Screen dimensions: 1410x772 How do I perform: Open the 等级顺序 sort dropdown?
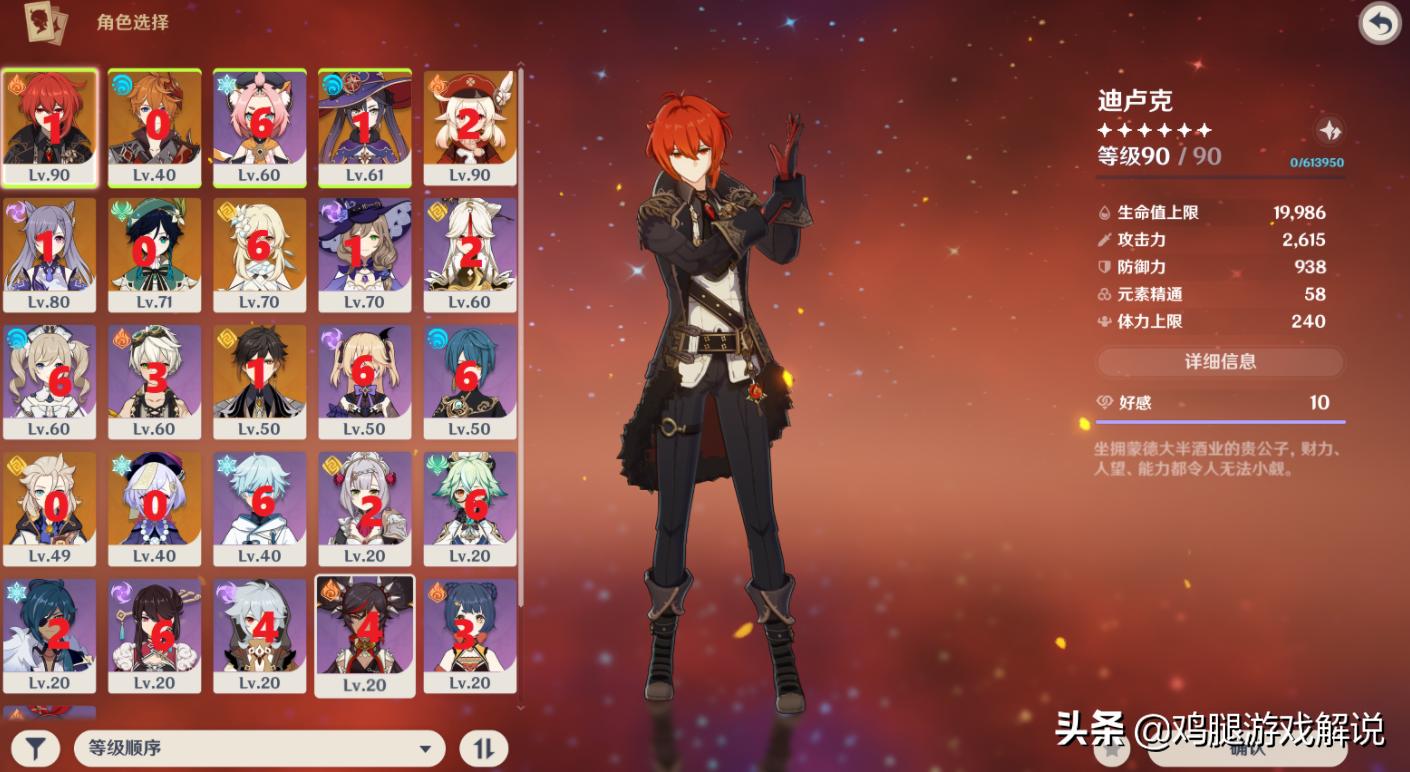(260, 748)
